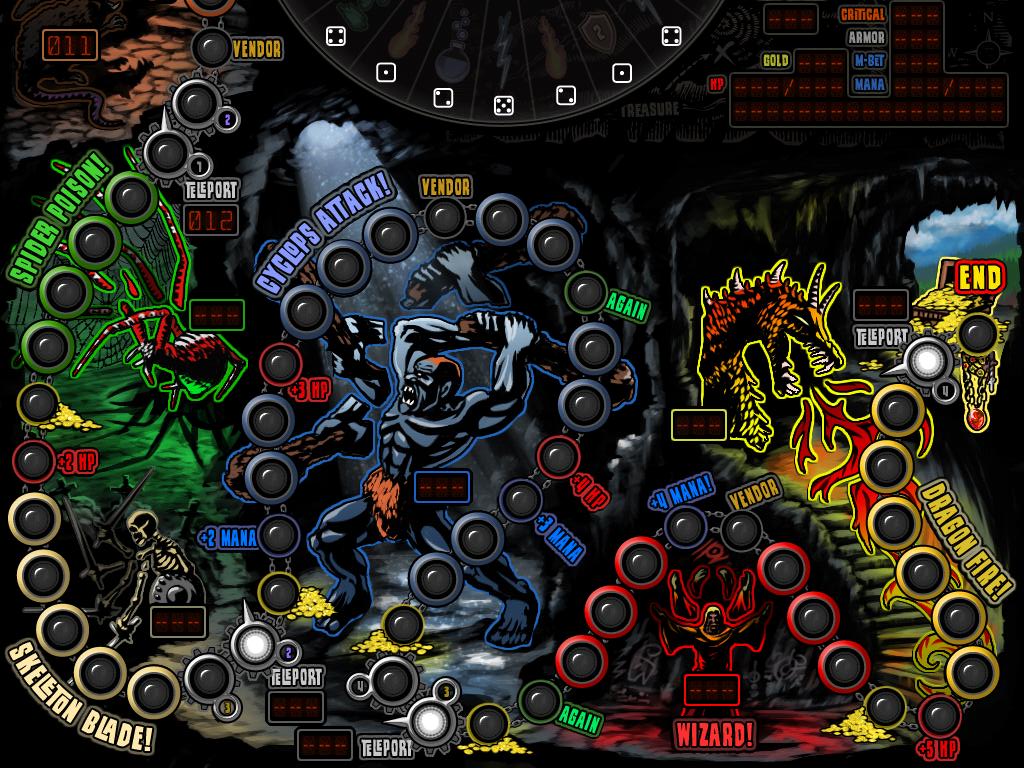Pick the green AGAIN space near the cyclops club
The image size is (1024, 768).
pos(584,292)
